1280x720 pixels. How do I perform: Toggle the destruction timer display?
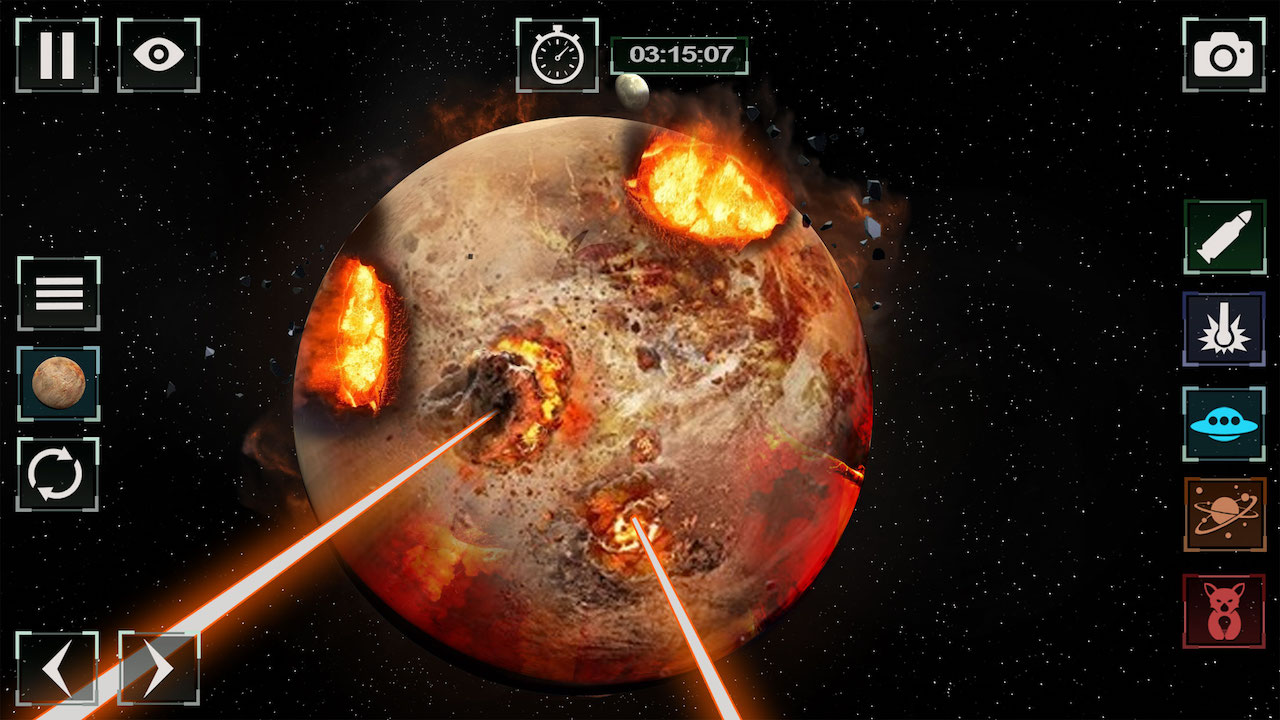click(x=556, y=57)
